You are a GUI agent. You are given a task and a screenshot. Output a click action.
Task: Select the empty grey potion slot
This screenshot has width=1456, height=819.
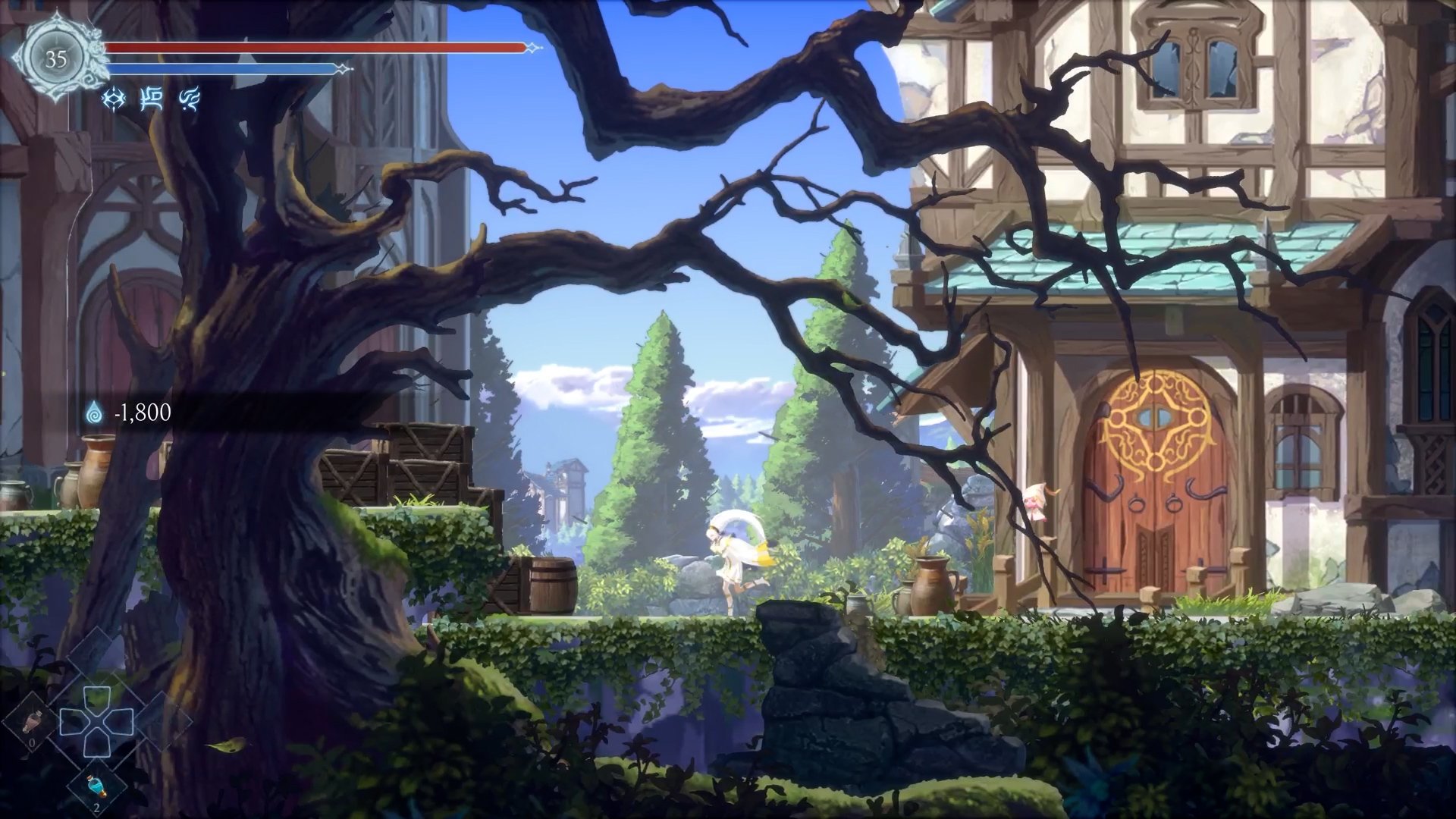(x=33, y=724)
